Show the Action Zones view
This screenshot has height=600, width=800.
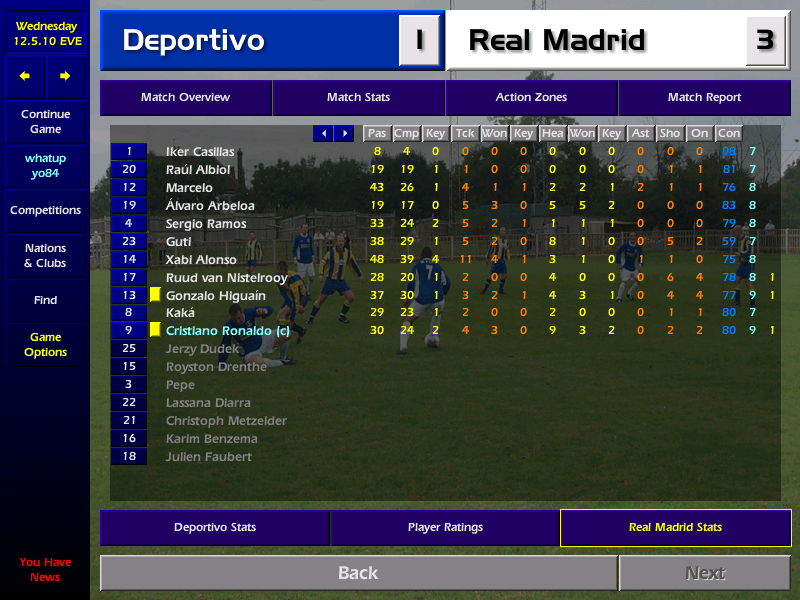tap(531, 98)
